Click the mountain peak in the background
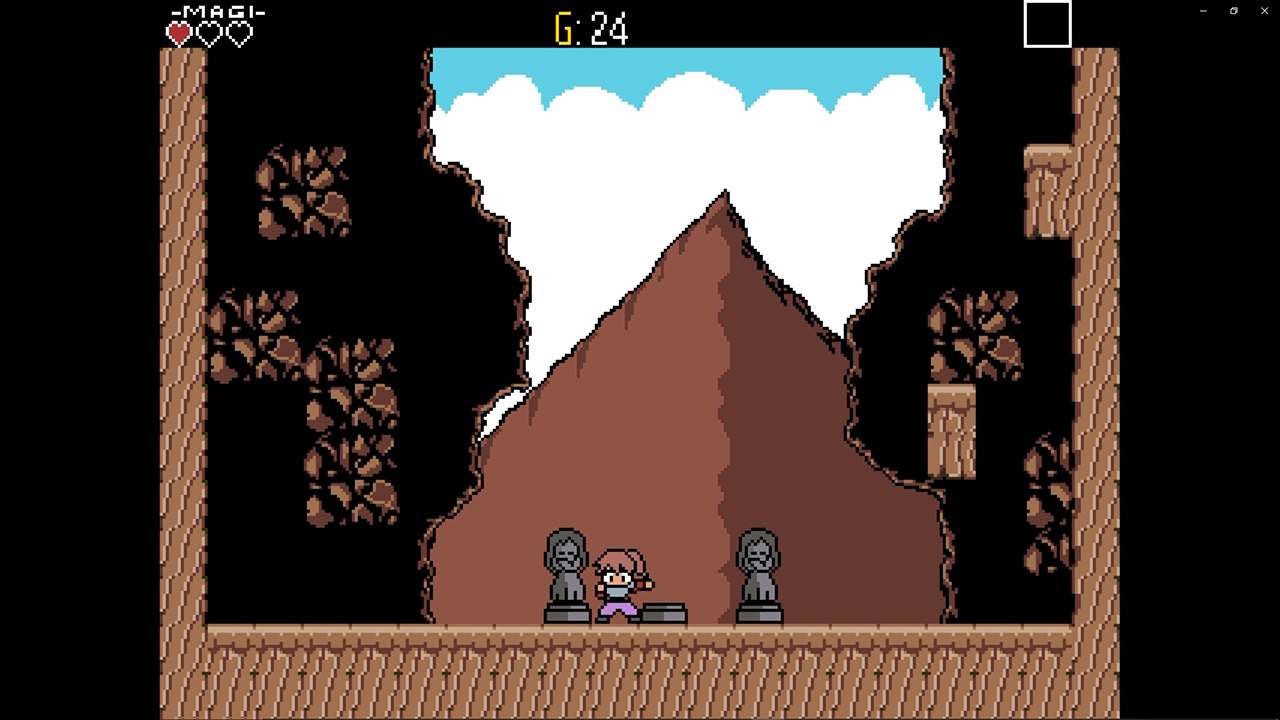Screen dimensions: 1280x720 724,200
